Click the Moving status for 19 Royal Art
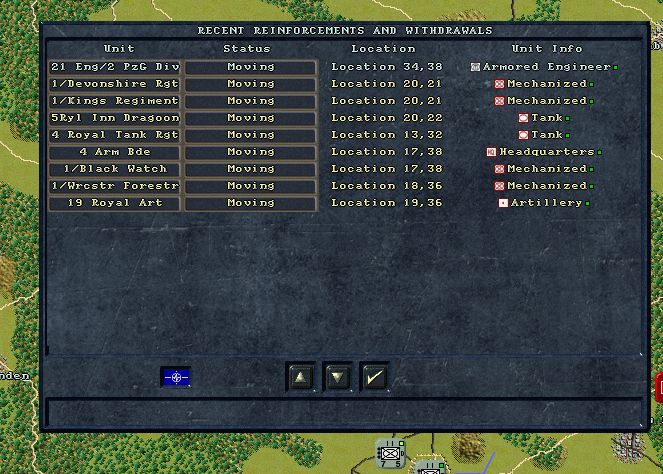Screen dimensions: 663x474 click(x=250, y=203)
